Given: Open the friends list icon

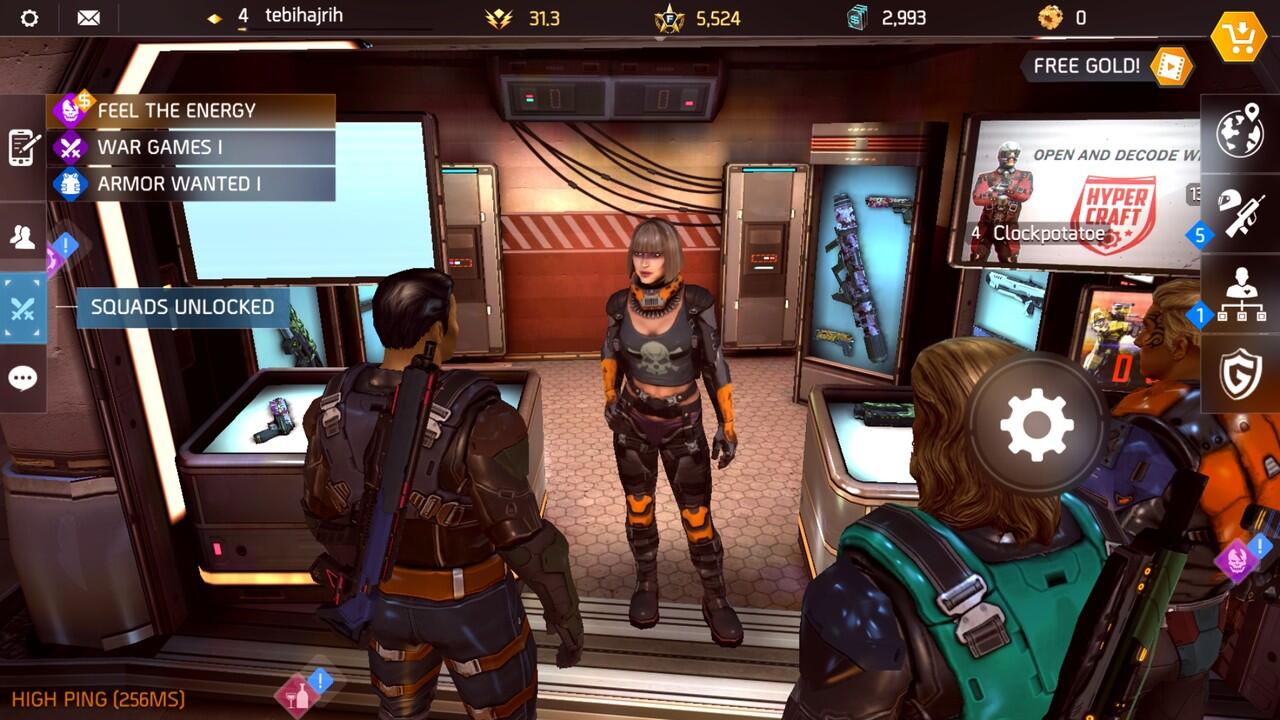Looking at the screenshot, I should 22,237.
